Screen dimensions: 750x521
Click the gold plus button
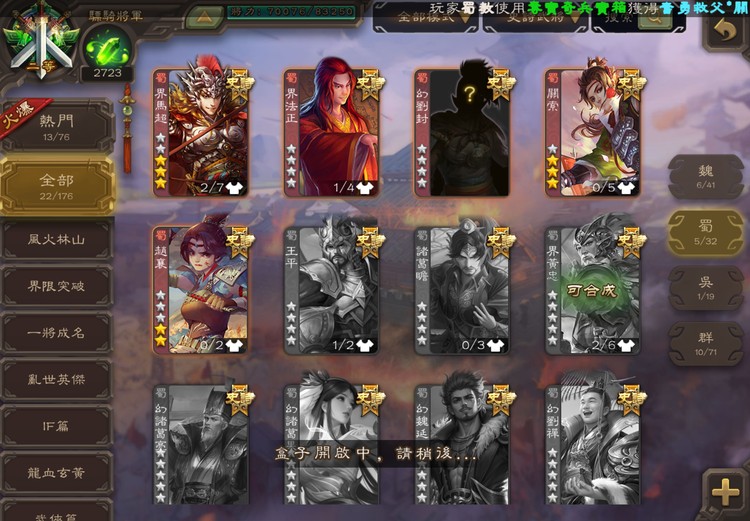tap(721, 493)
